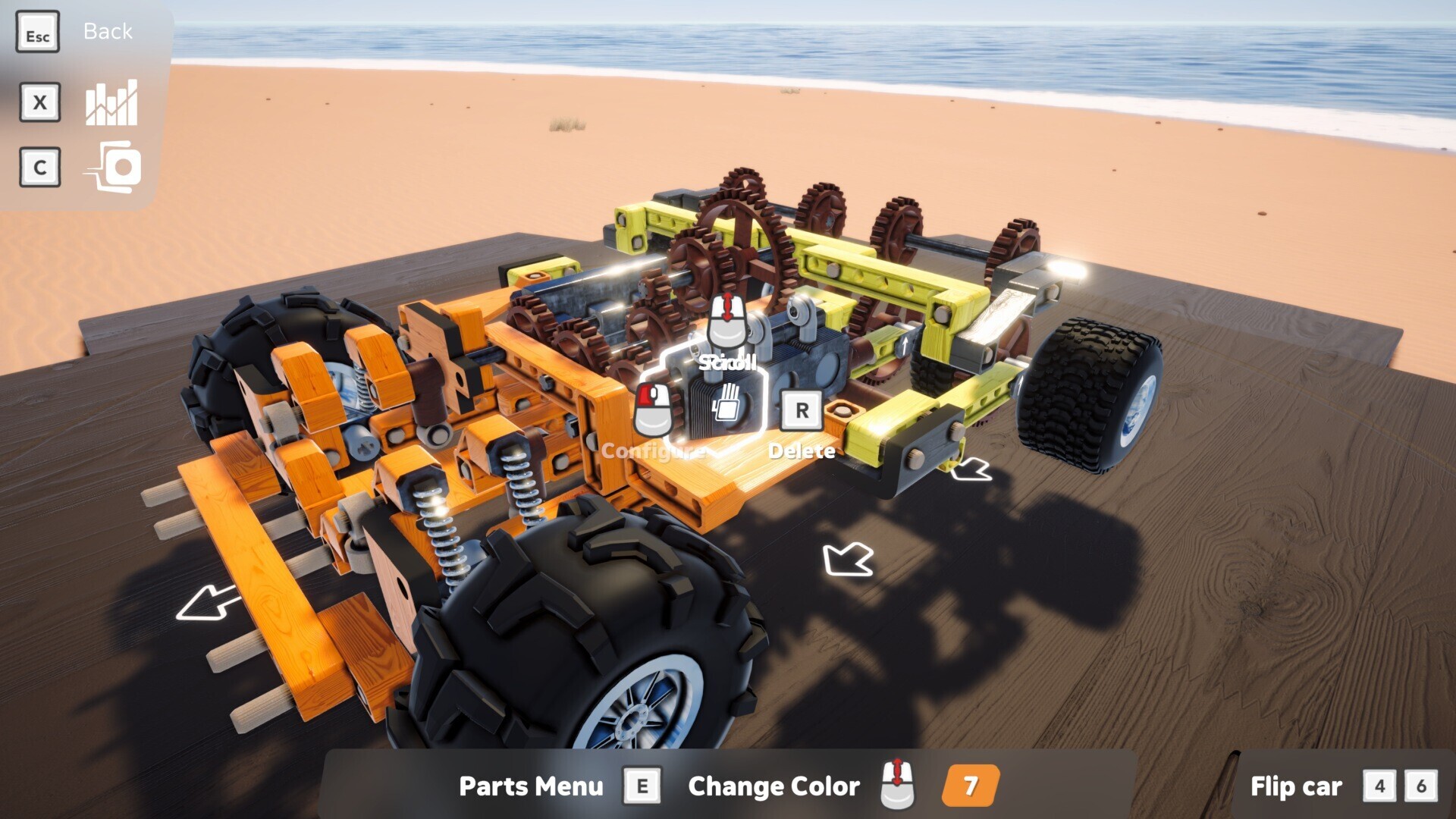Click the Esc key icon in top left
Image resolution: width=1456 pixels, height=819 pixels.
click(38, 31)
